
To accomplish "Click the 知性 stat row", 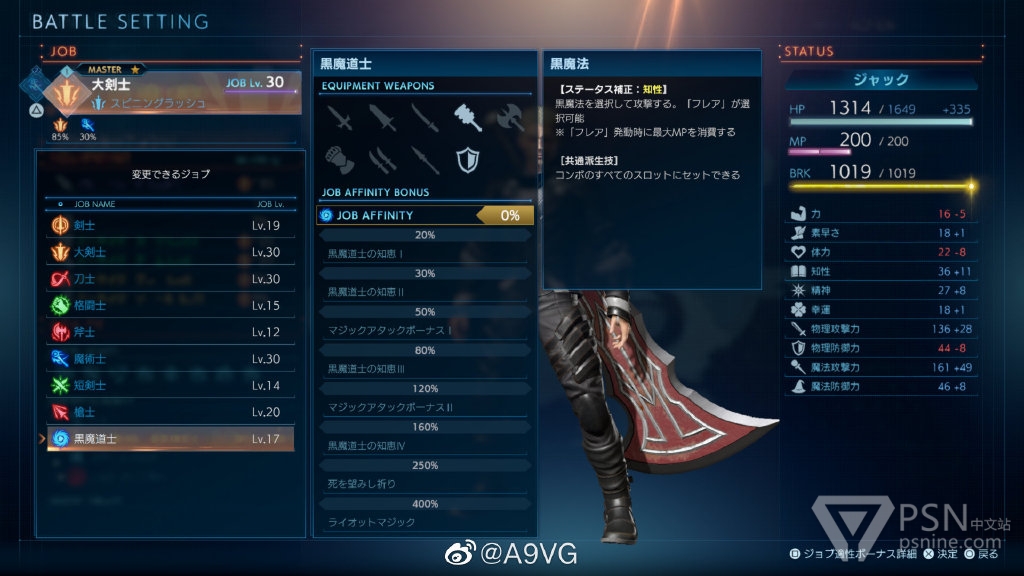I will click(x=880, y=271).
